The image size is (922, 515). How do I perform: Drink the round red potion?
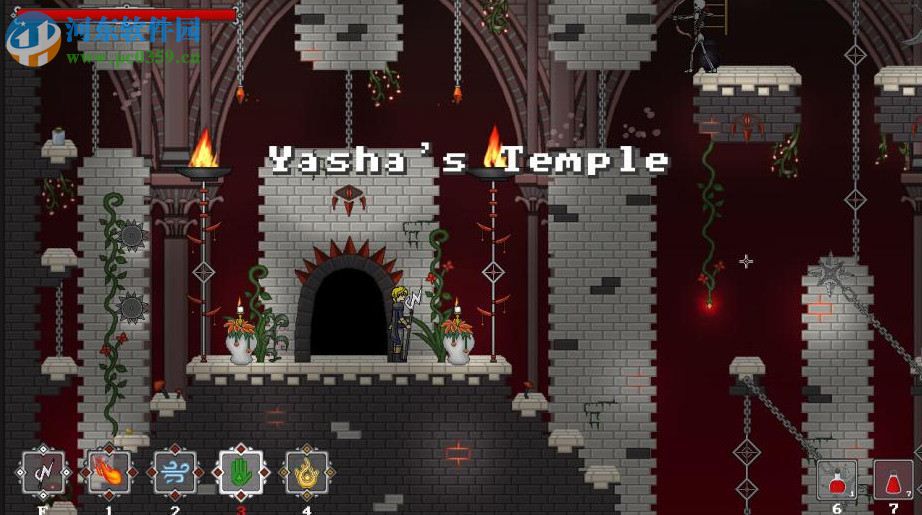(x=836, y=480)
